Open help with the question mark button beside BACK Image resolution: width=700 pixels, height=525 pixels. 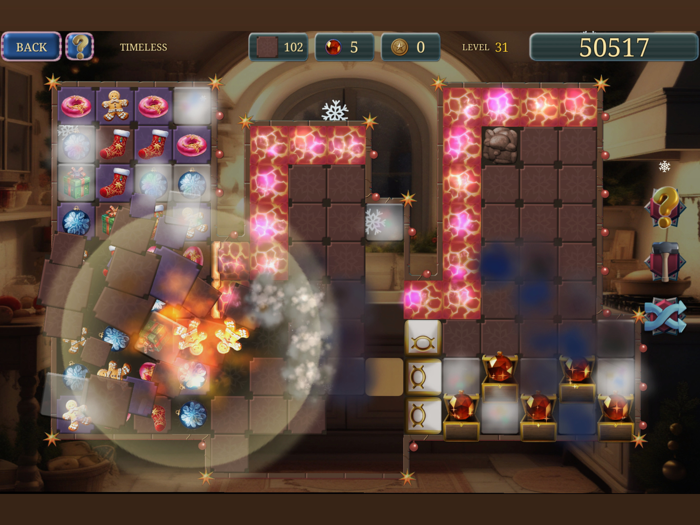[79, 46]
